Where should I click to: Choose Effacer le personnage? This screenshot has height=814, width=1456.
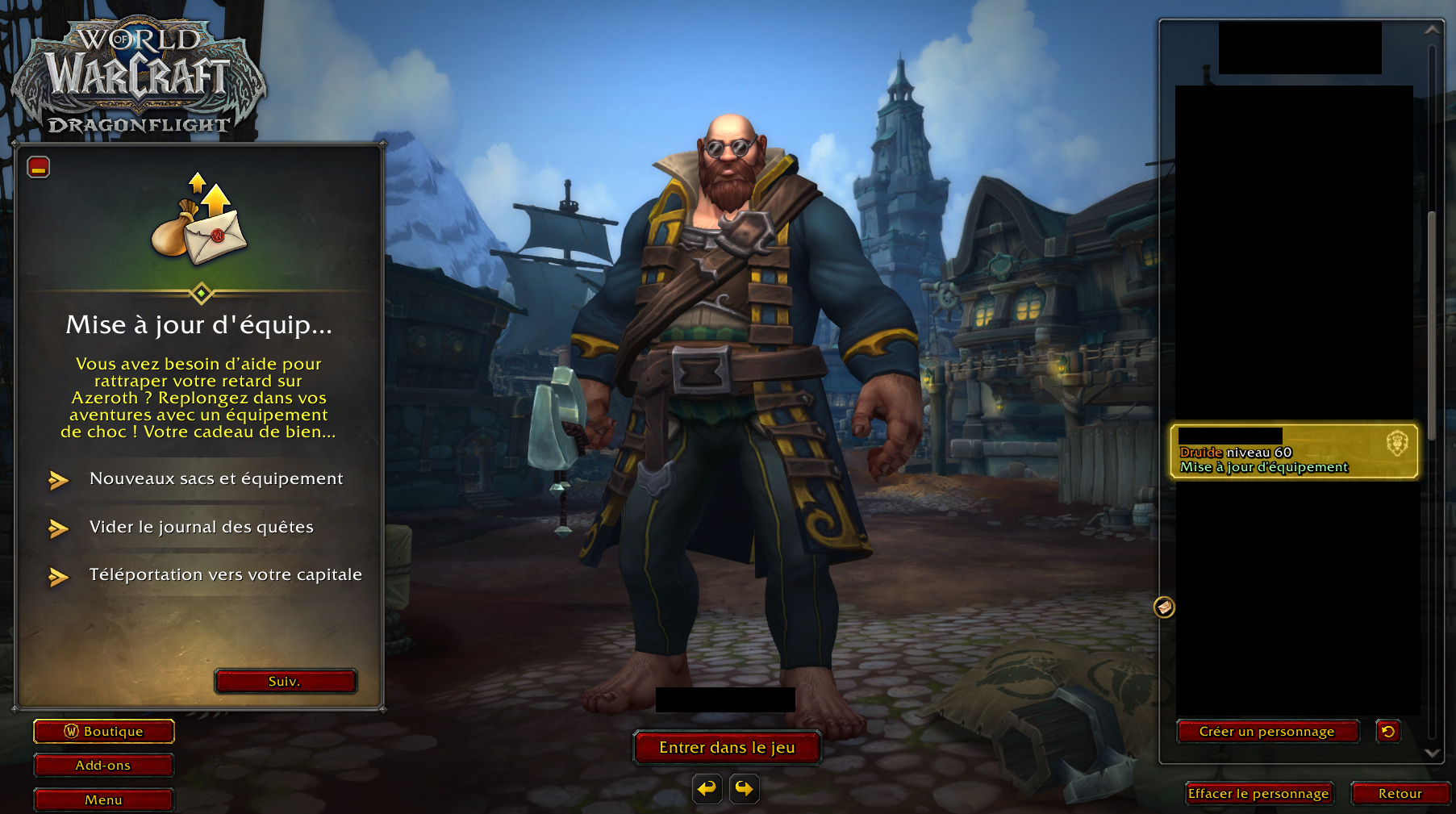click(x=1258, y=794)
